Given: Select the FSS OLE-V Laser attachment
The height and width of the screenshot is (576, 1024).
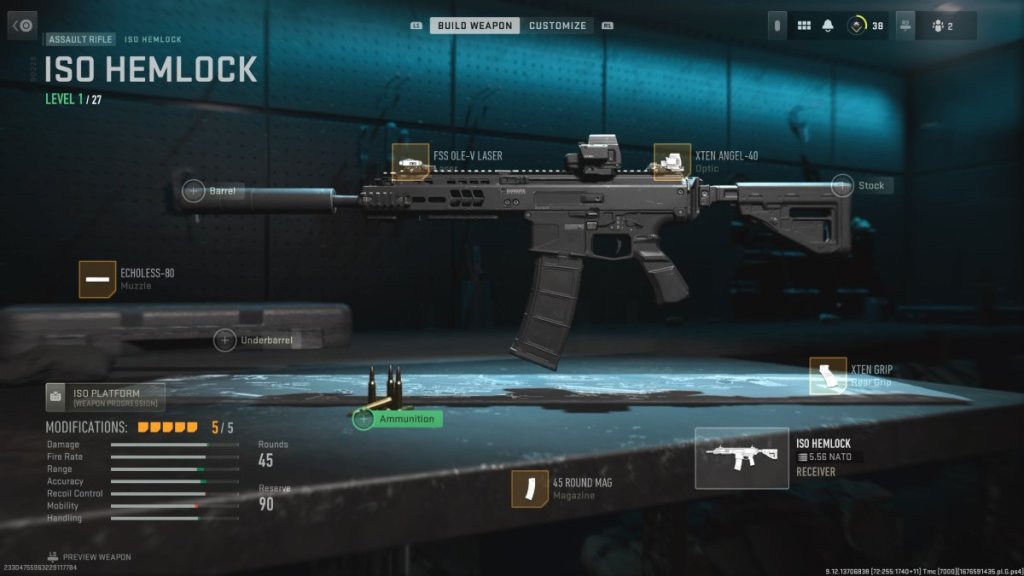Looking at the screenshot, I should pyautogui.click(x=410, y=162).
